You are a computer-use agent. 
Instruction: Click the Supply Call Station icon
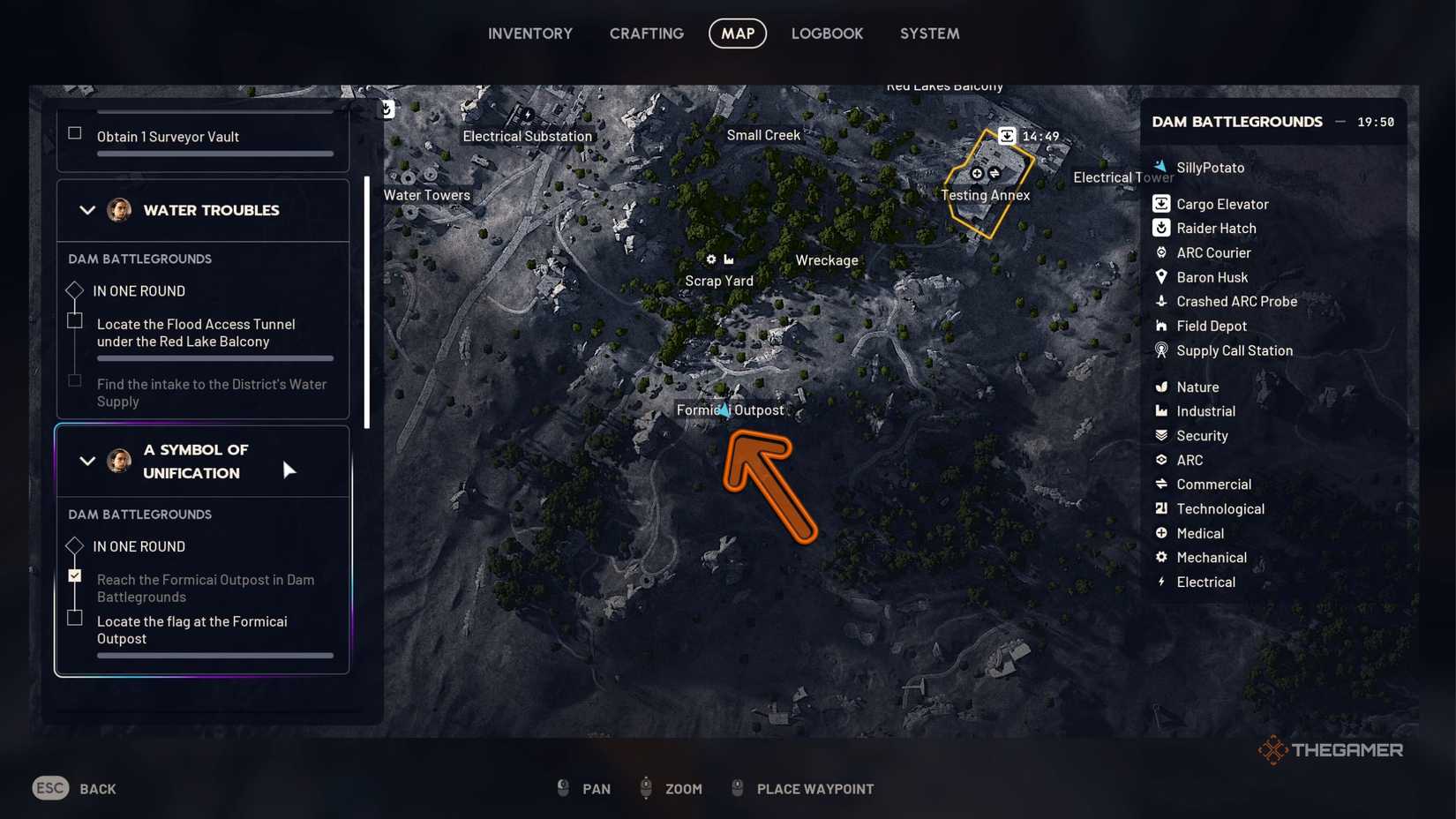[1161, 350]
